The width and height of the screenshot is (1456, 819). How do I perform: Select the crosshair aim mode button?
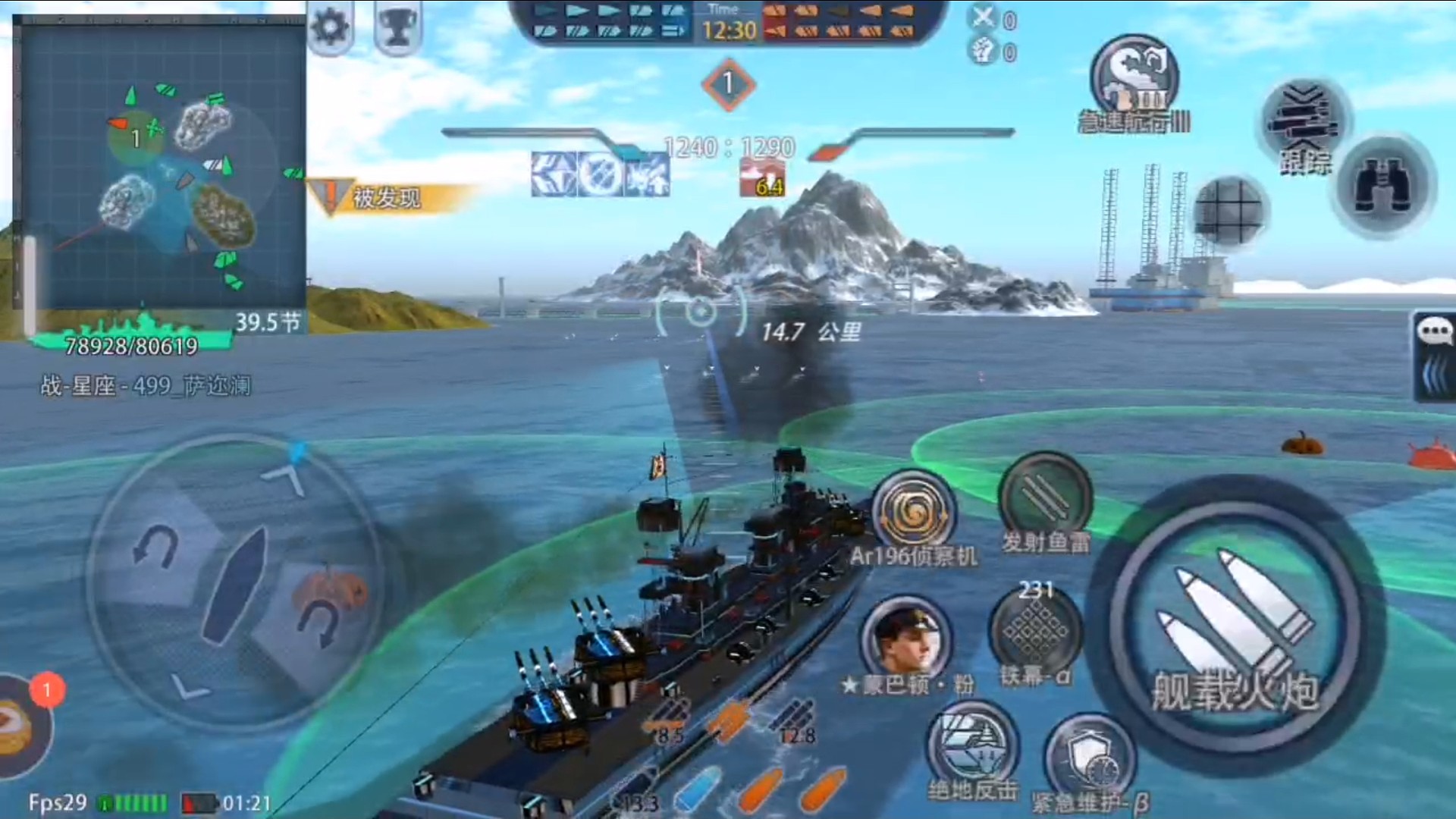[1229, 210]
